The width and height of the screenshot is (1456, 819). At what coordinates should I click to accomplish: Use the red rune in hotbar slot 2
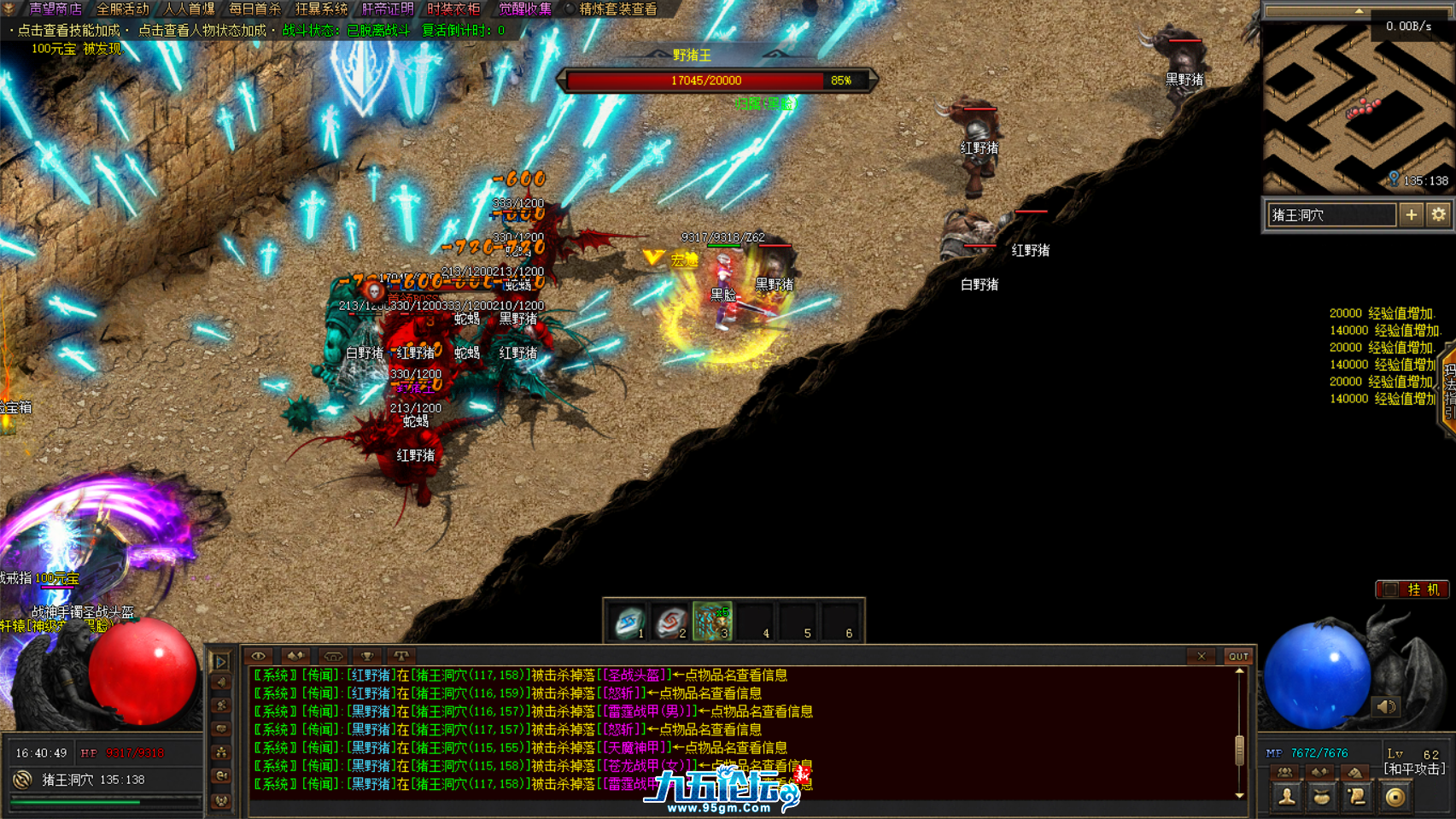pos(670,622)
